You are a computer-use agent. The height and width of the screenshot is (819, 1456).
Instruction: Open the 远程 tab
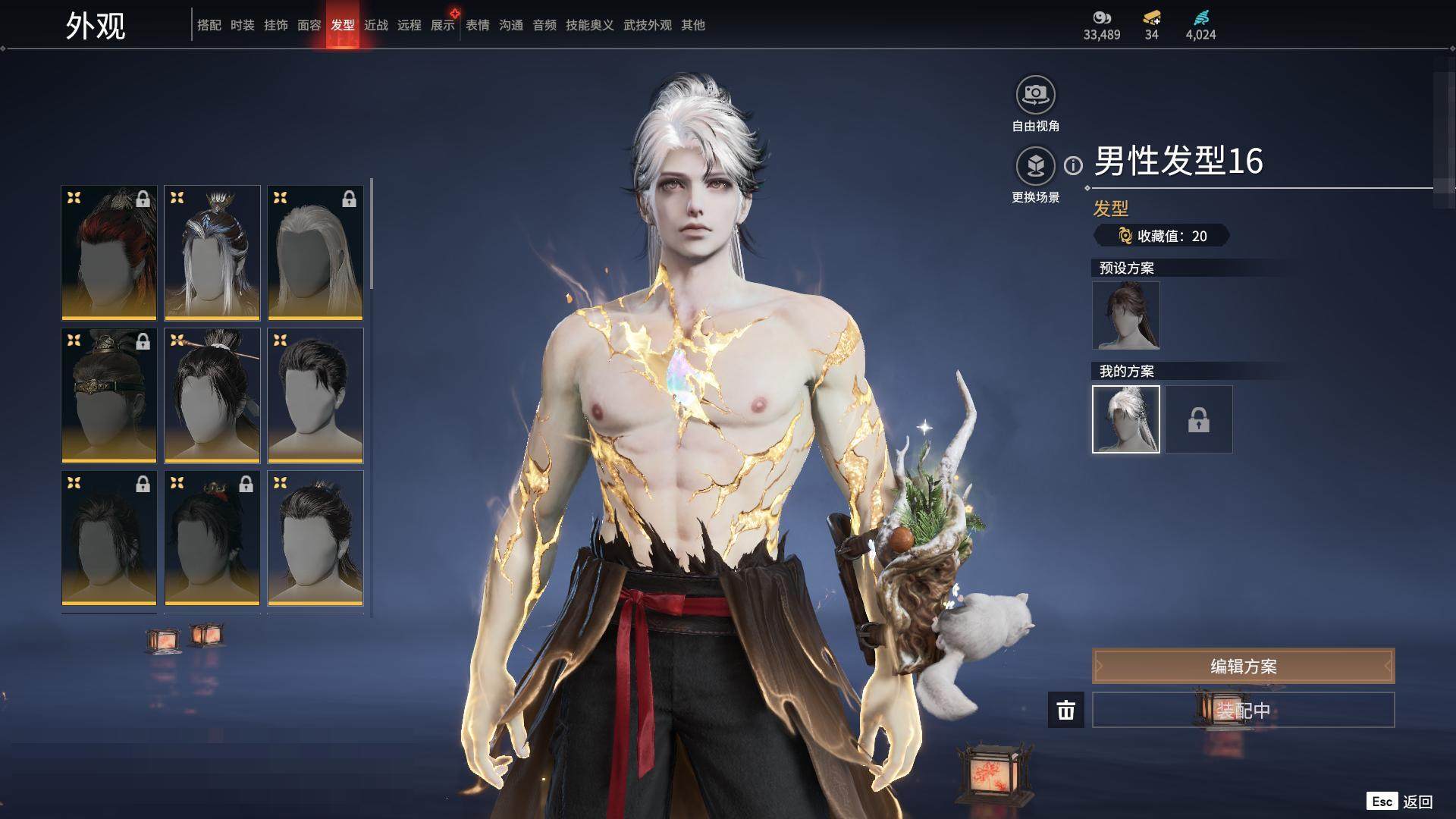click(409, 25)
